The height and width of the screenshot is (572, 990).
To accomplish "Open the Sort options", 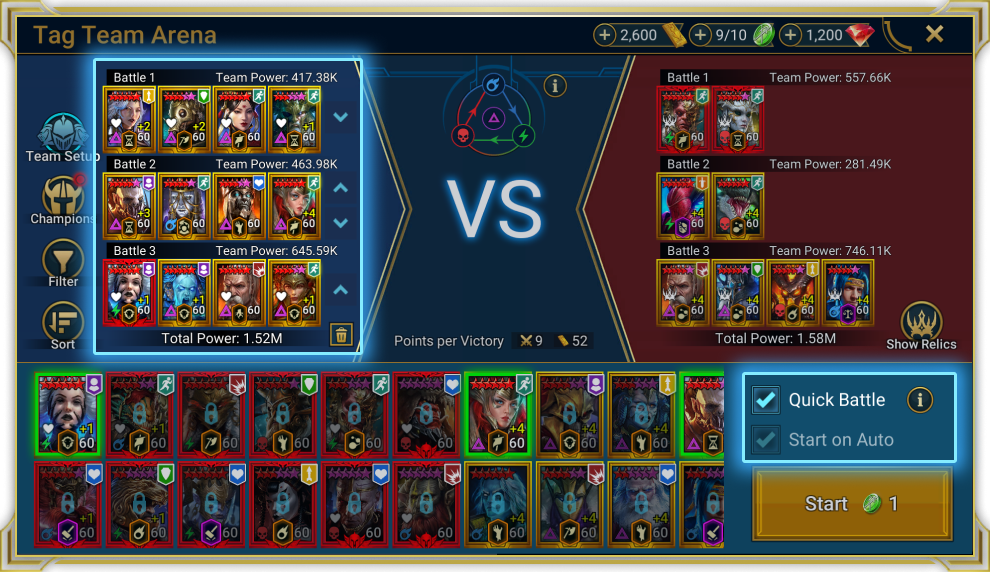I will (x=63, y=324).
